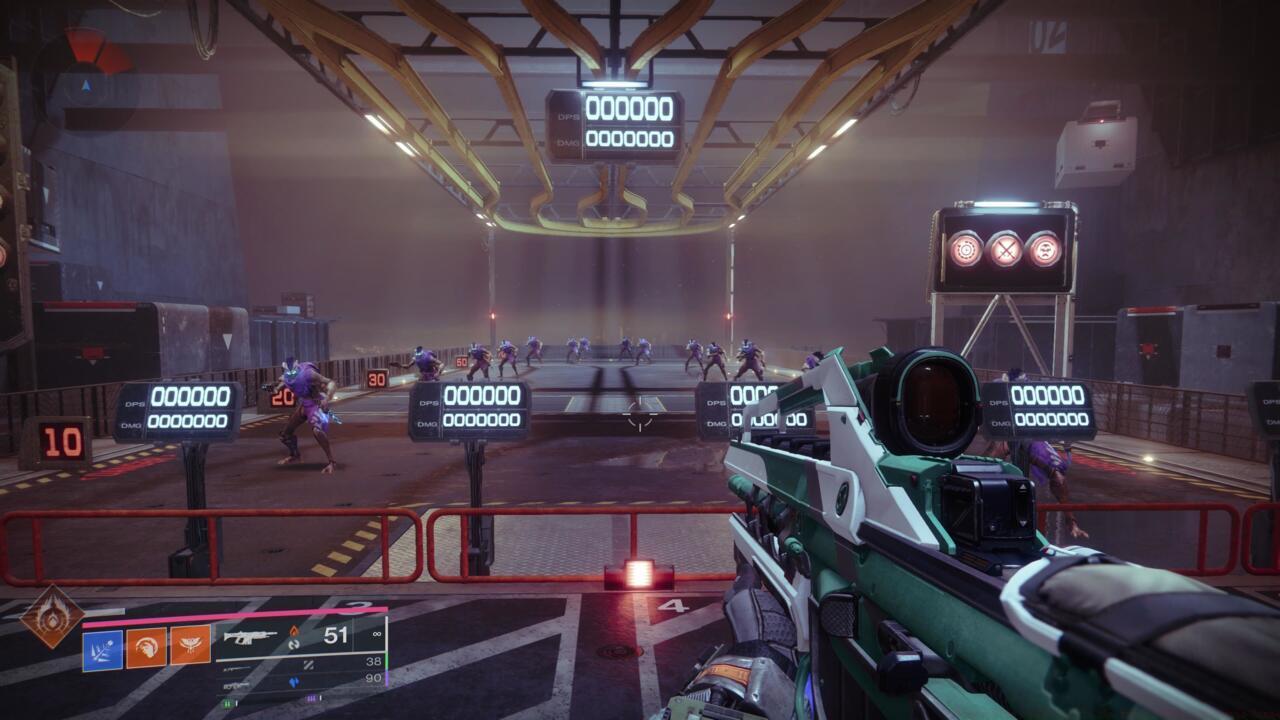Click the equipped auto rifle silhouette icon
The height and width of the screenshot is (720, 1280).
[251, 636]
